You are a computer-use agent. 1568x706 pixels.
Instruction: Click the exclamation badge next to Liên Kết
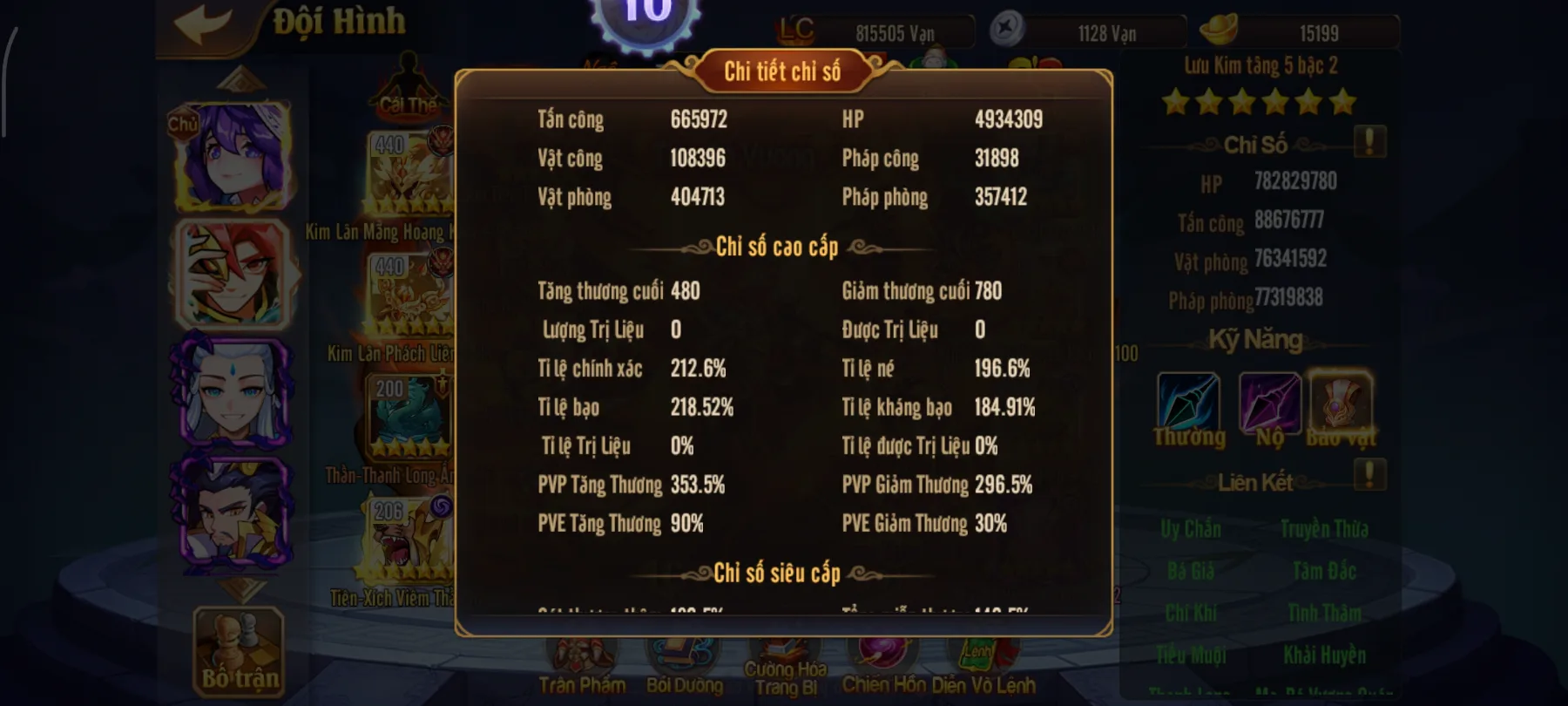1370,475
